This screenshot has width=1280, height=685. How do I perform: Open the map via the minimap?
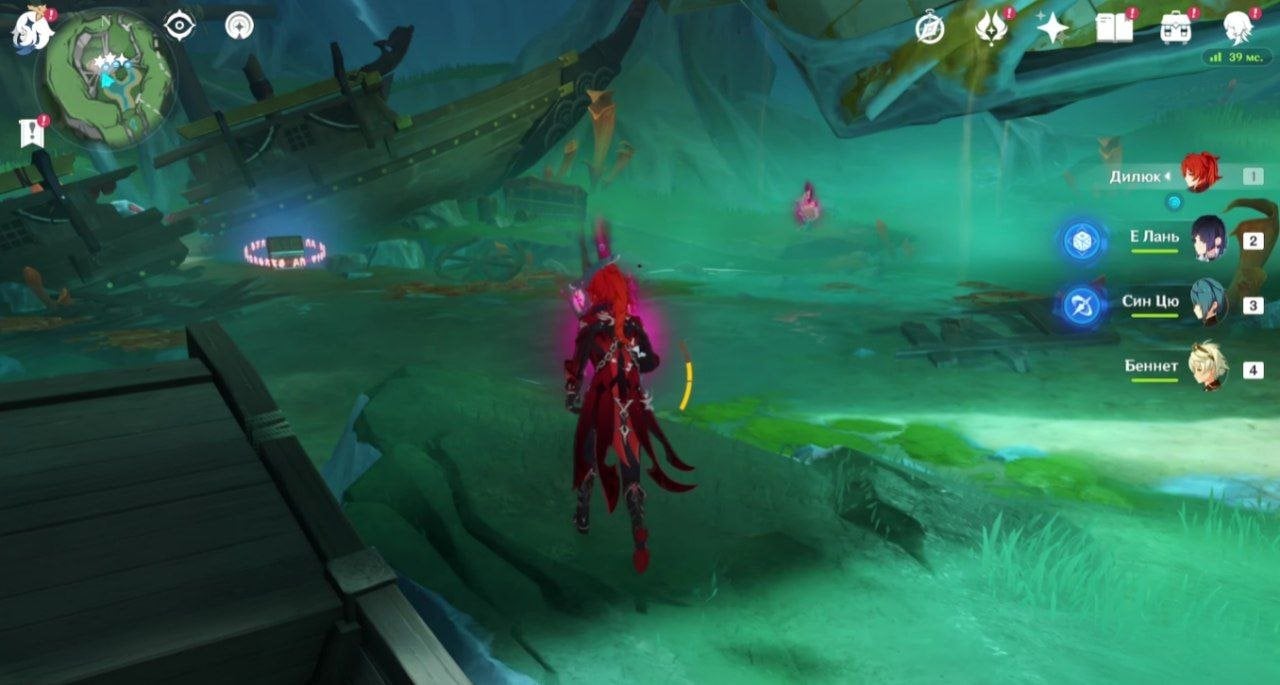point(106,80)
